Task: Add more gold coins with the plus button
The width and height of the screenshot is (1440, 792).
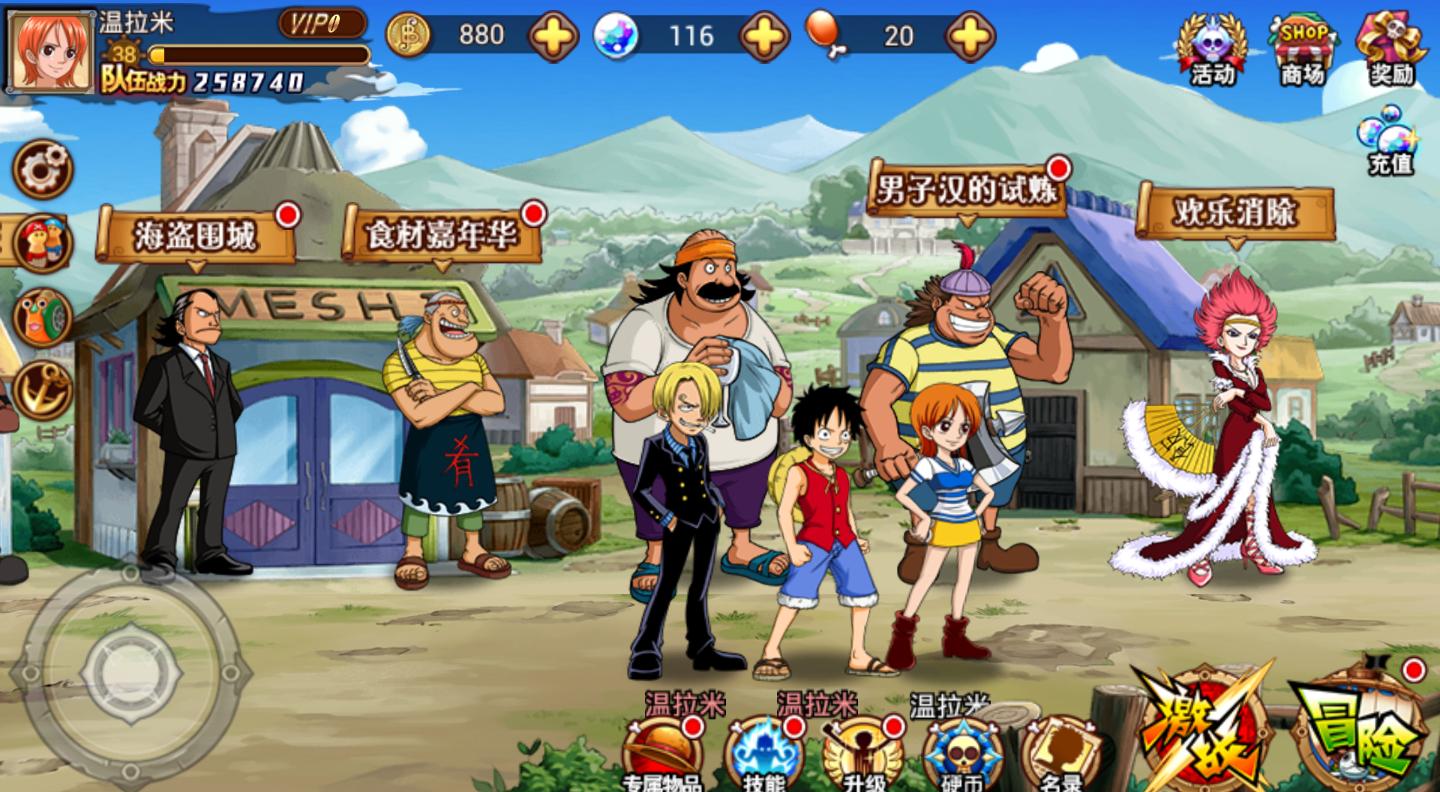Action: [x=553, y=37]
